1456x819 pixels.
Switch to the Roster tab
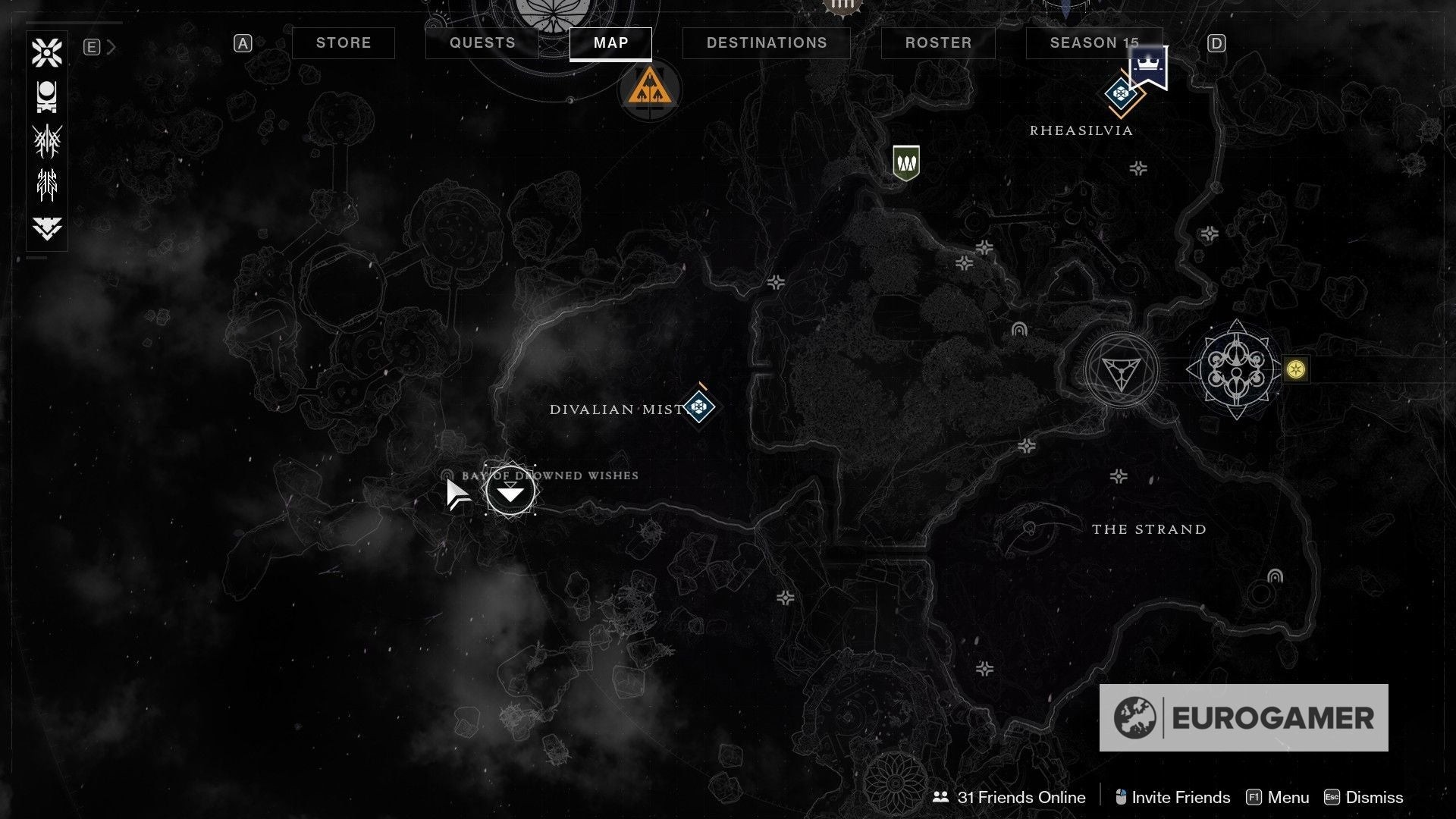point(938,43)
